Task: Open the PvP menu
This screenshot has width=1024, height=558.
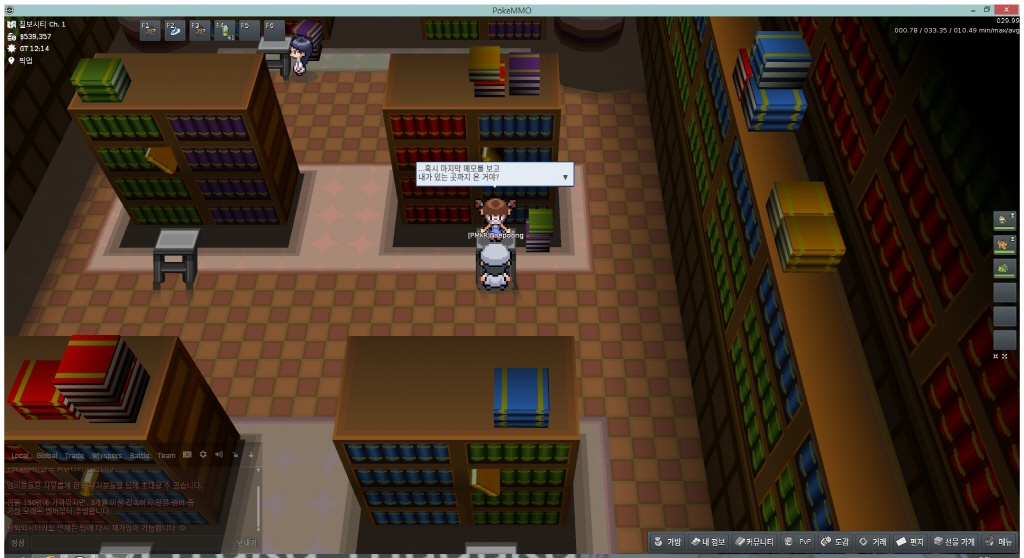Action: pos(801,541)
